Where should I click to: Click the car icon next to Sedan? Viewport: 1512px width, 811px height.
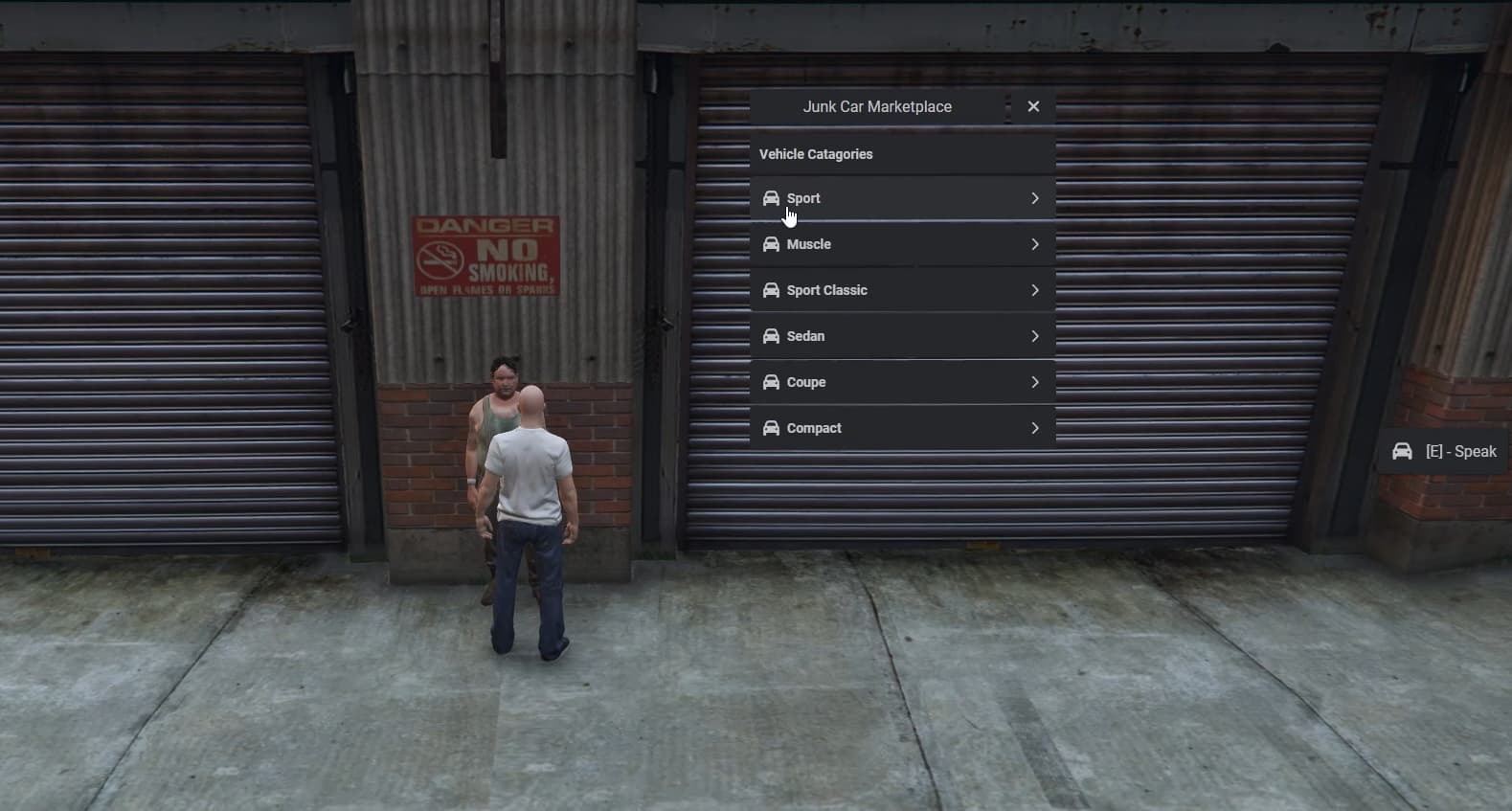(772, 336)
